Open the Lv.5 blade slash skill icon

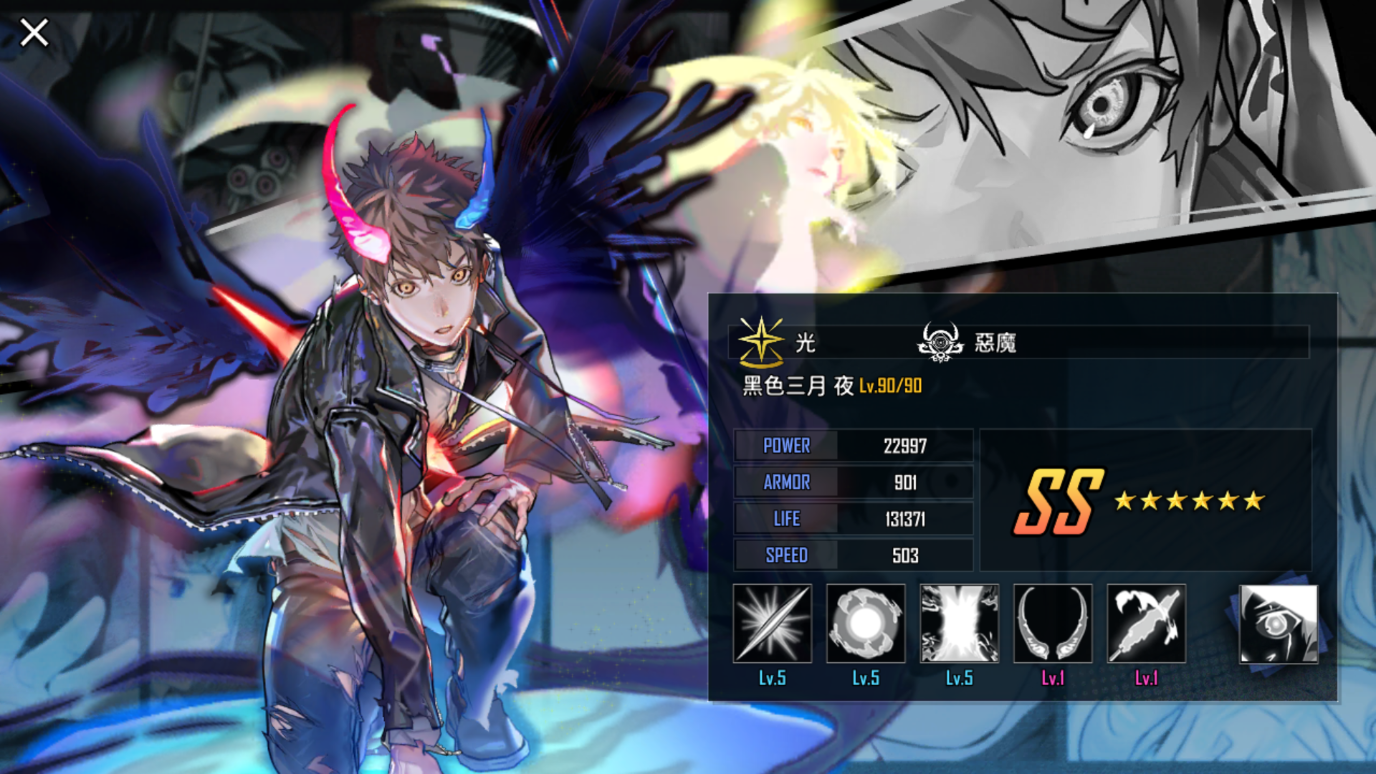click(x=774, y=625)
